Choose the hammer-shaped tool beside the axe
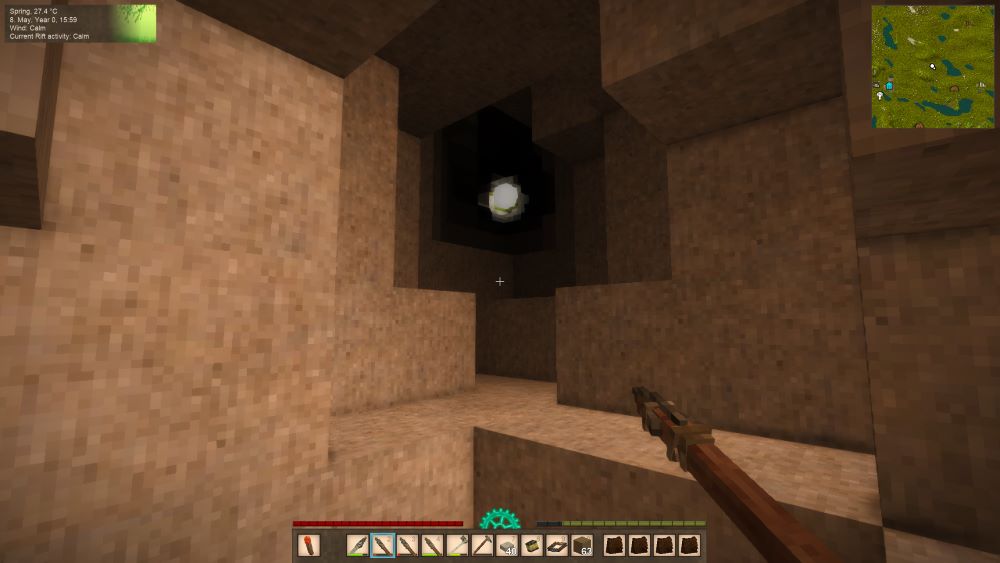This screenshot has height=563, width=1000. tap(482, 546)
